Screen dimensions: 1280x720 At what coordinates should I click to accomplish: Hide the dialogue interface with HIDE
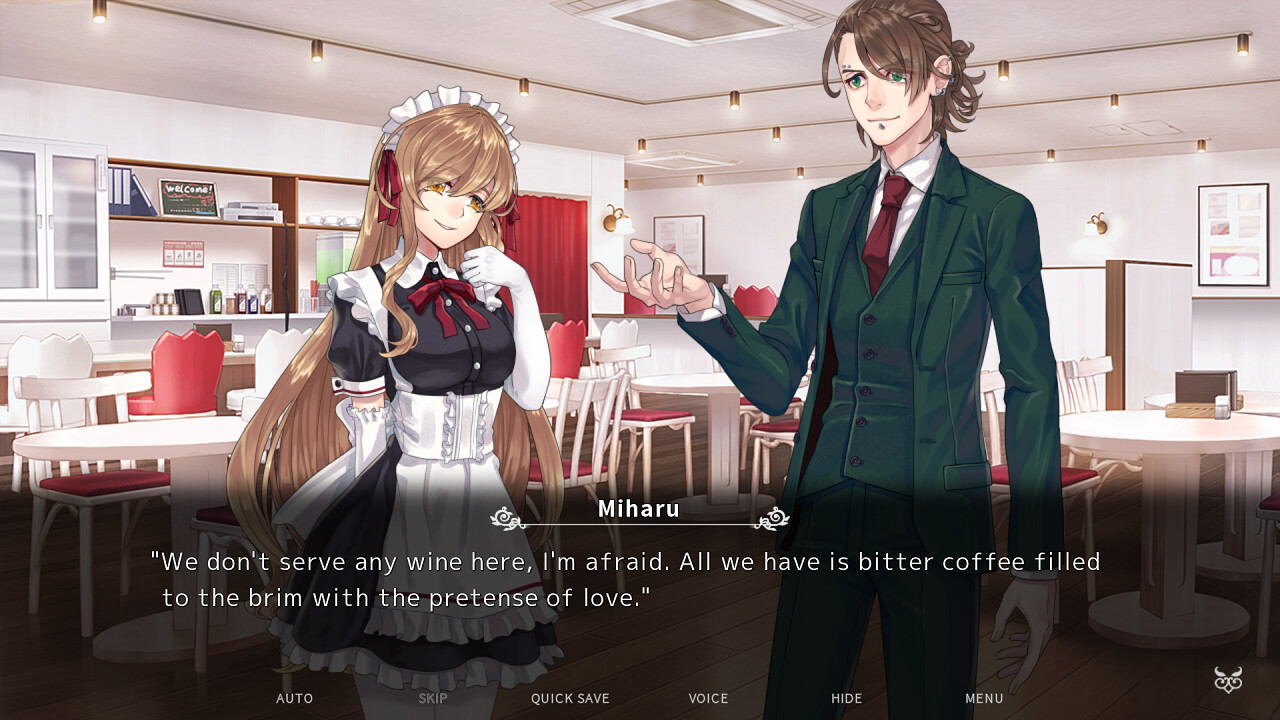(846, 698)
